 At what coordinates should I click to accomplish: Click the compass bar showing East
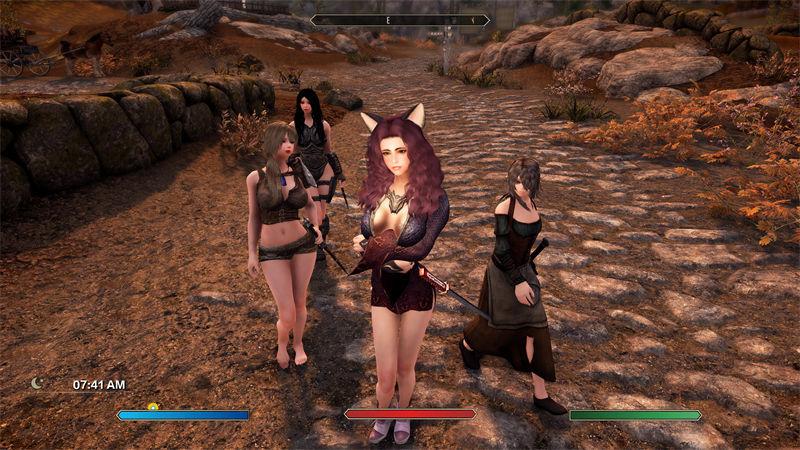tap(400, 19)
